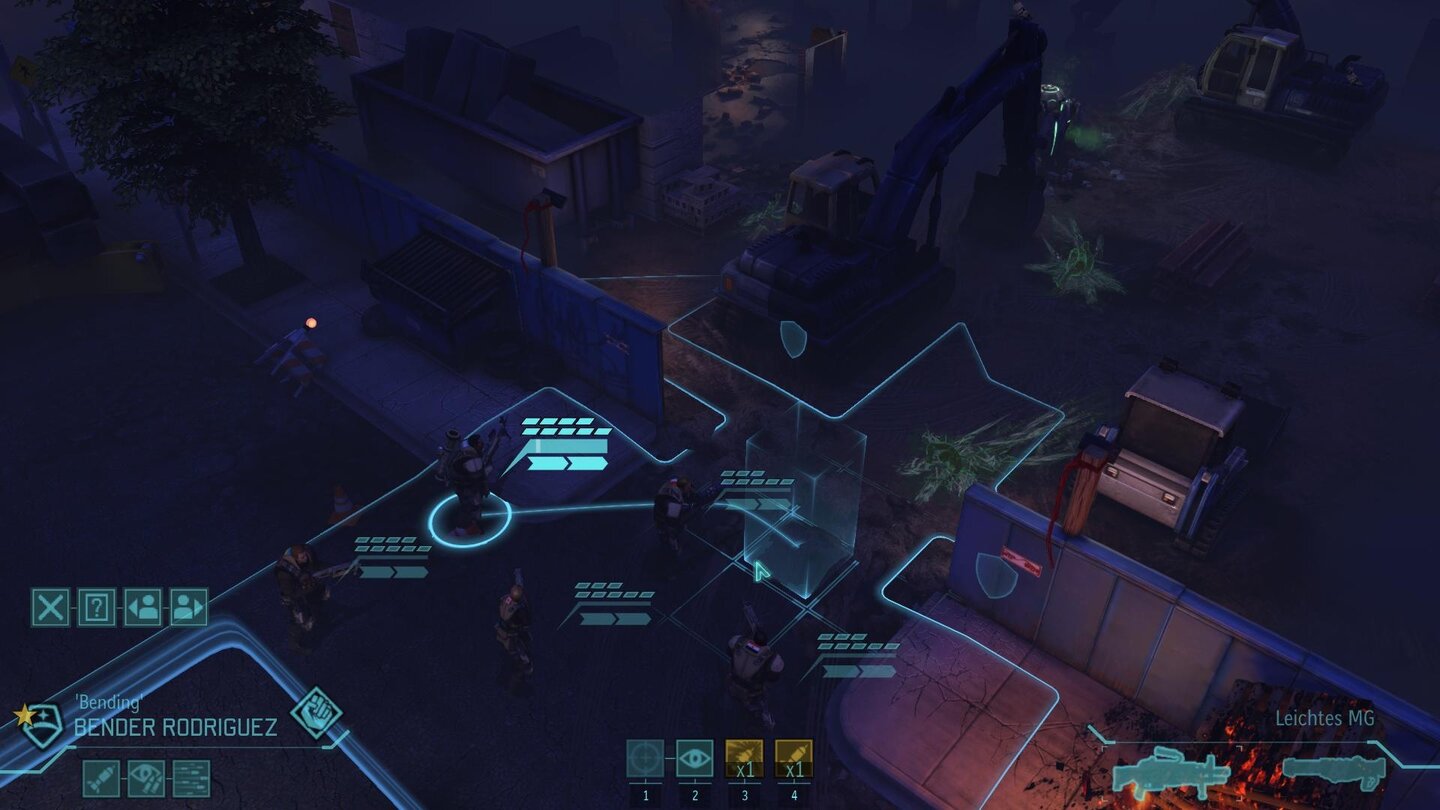Select the crosshair Fire ability in slot 1
Viewport: 1440px width, 810px height.
point(645,756)
